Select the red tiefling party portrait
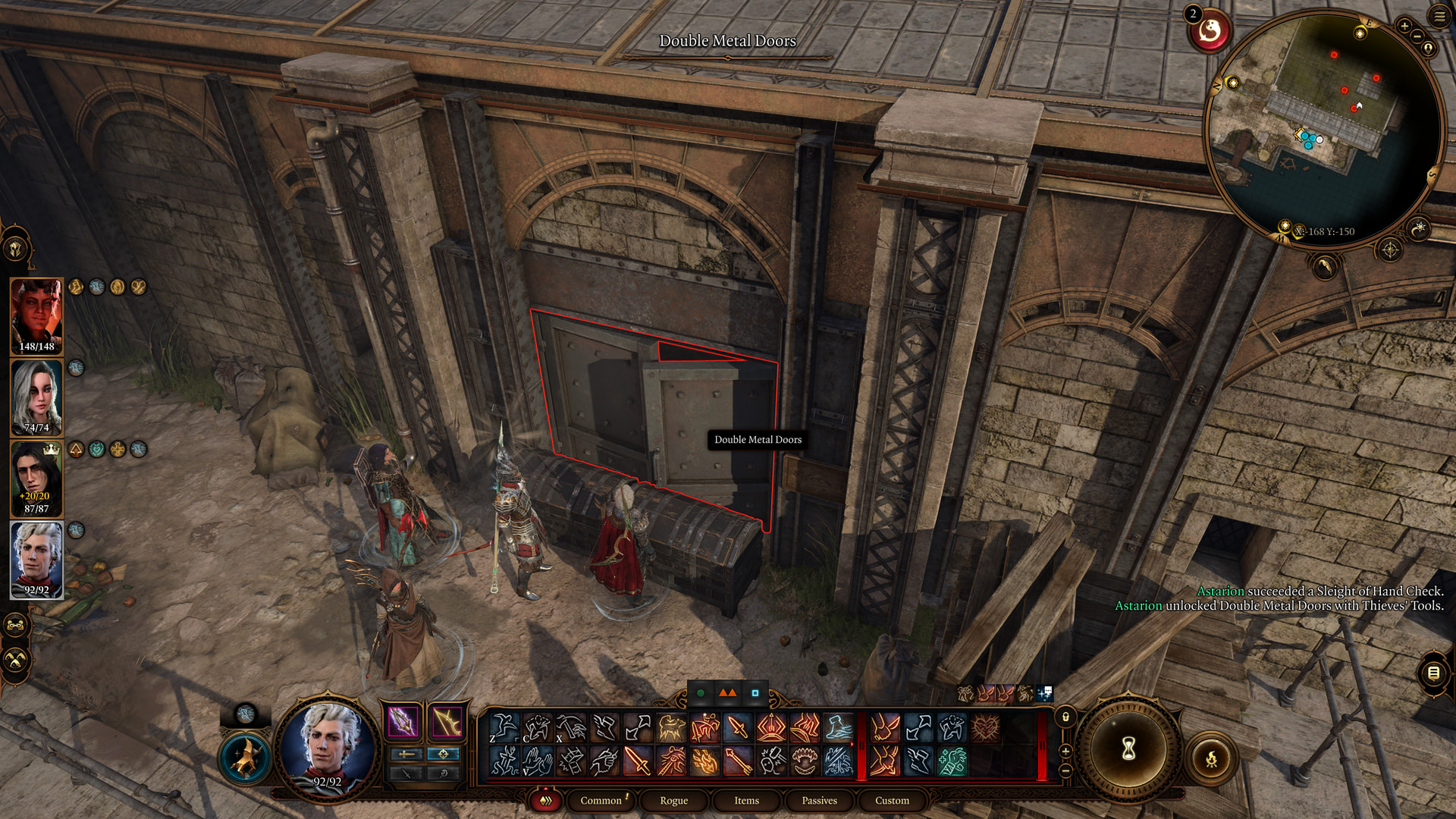The width and height of the screenshot is (1456, 819). [36, 315]
